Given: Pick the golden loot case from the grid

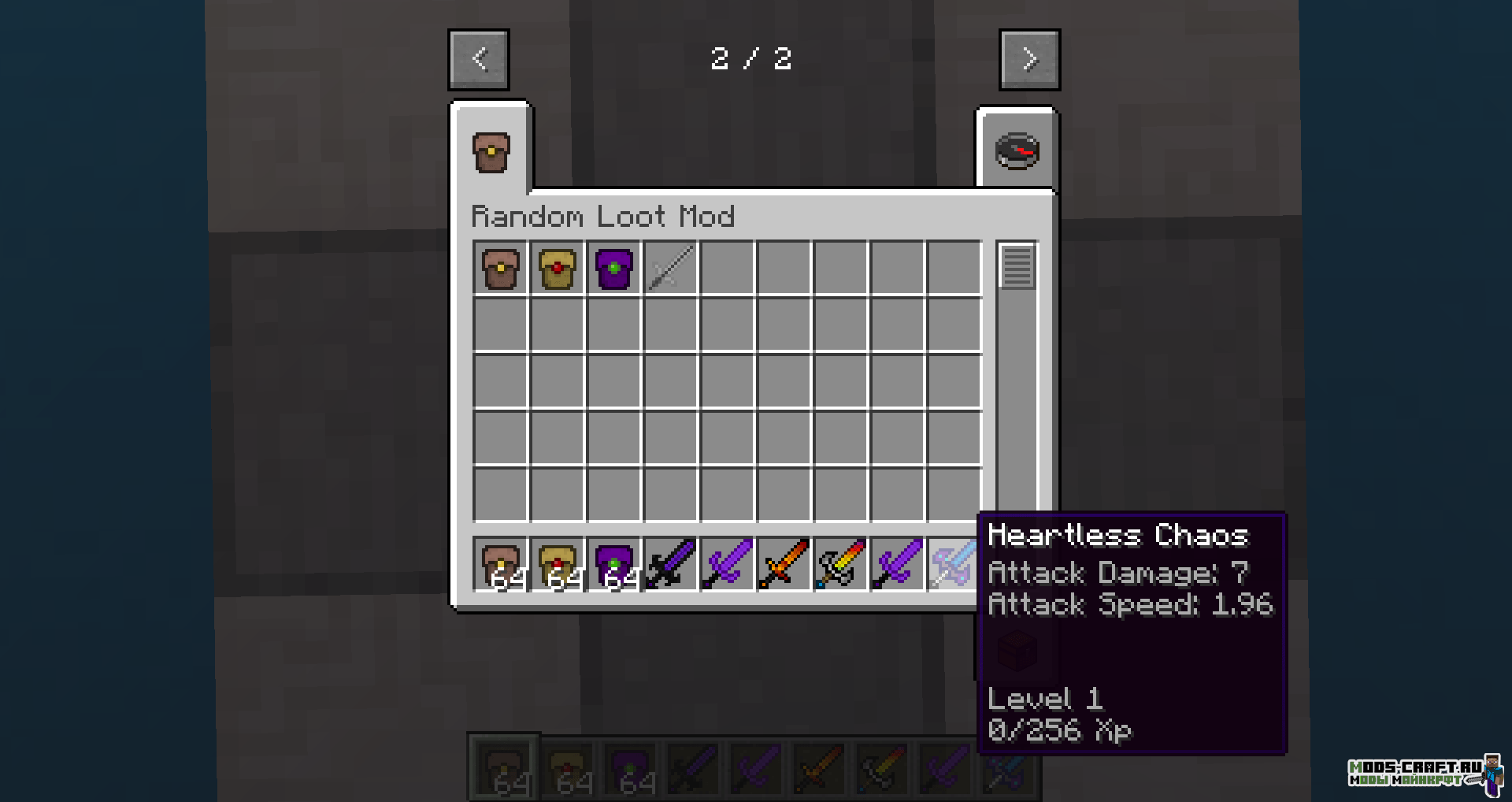Looking at the screenshot, I should [x=557, y=269].
